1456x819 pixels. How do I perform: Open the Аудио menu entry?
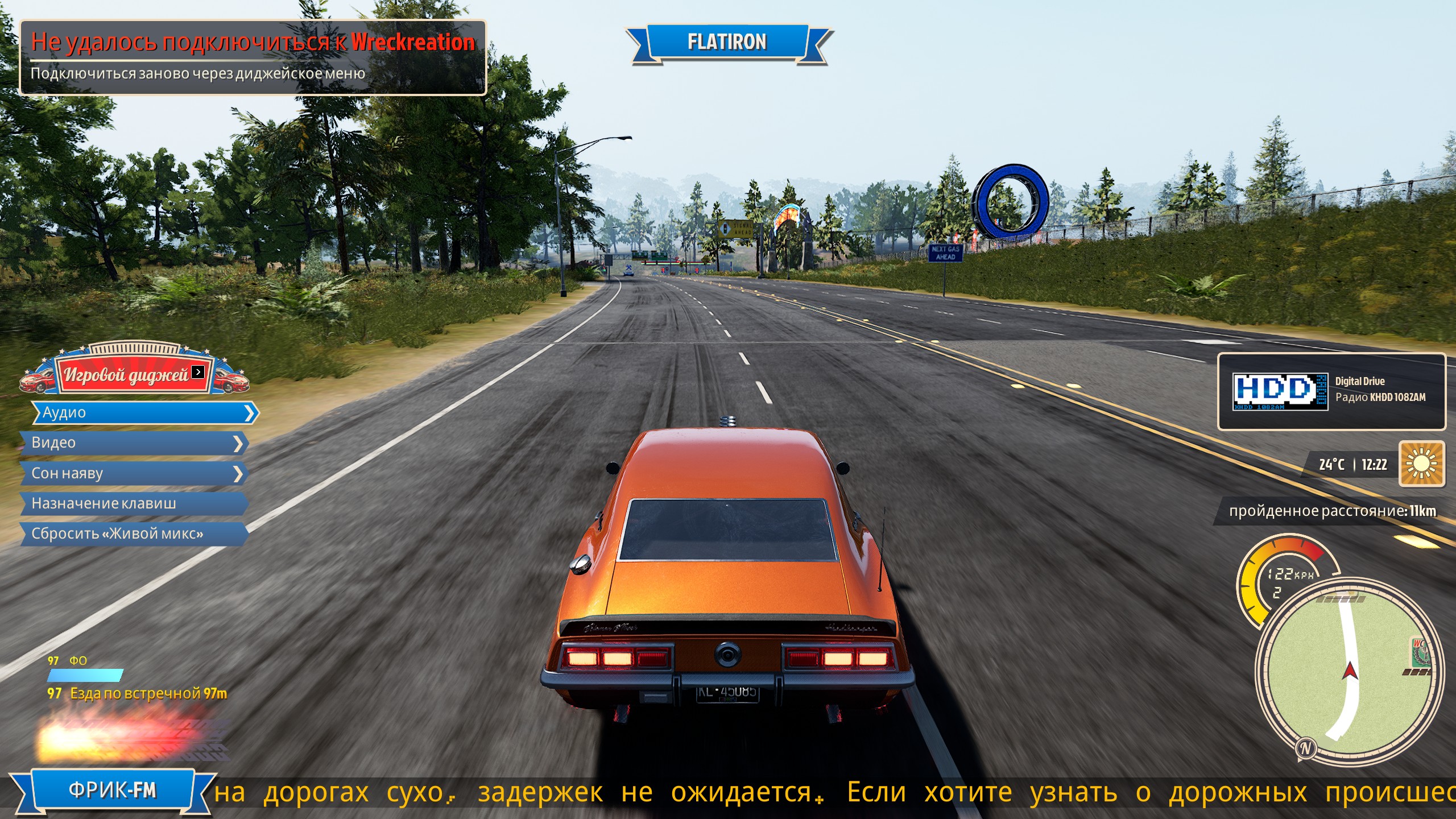pyautogui.click(x=145, y=412)
